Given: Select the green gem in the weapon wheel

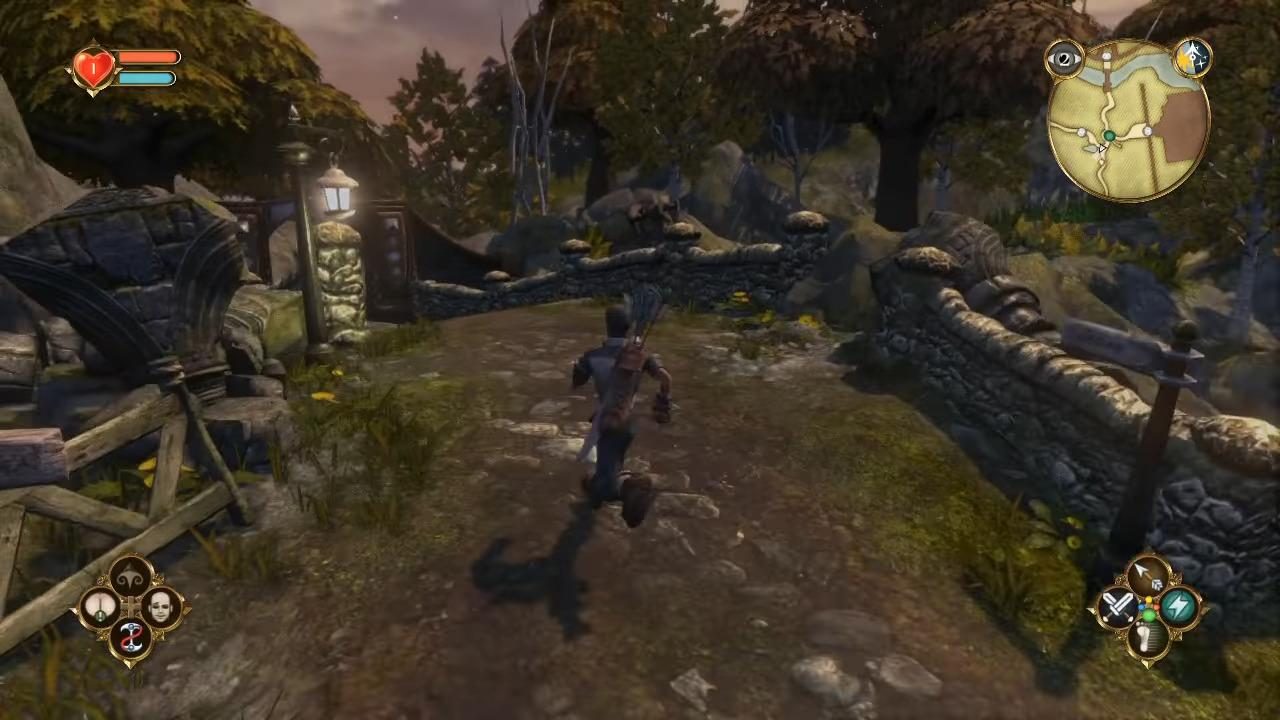Looking at the screenshot, I should 1149,616.
